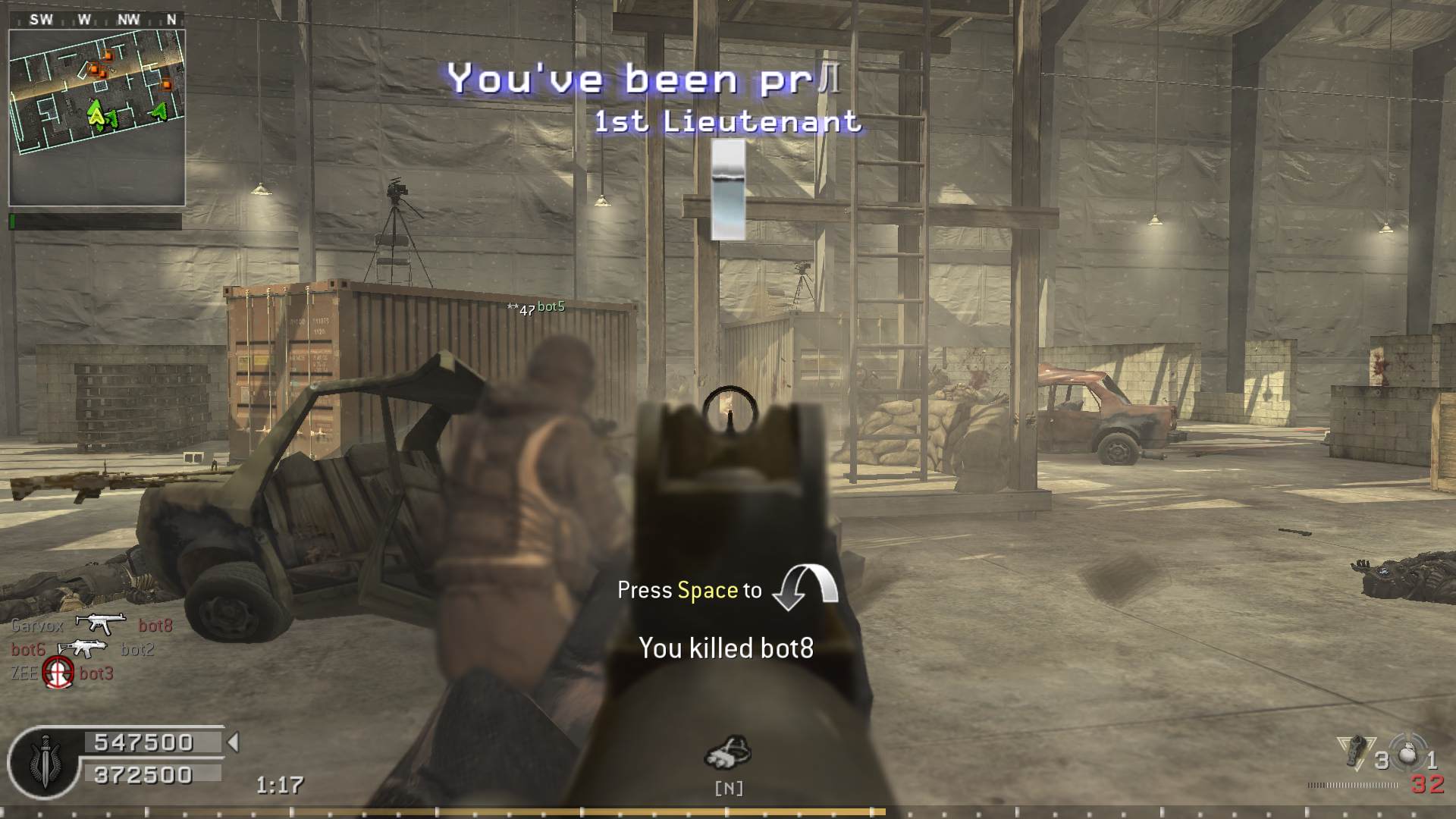Click the headshot icon in the kill feed
The width and height of the screenshot is (1456, 819).
click(58, 672)
